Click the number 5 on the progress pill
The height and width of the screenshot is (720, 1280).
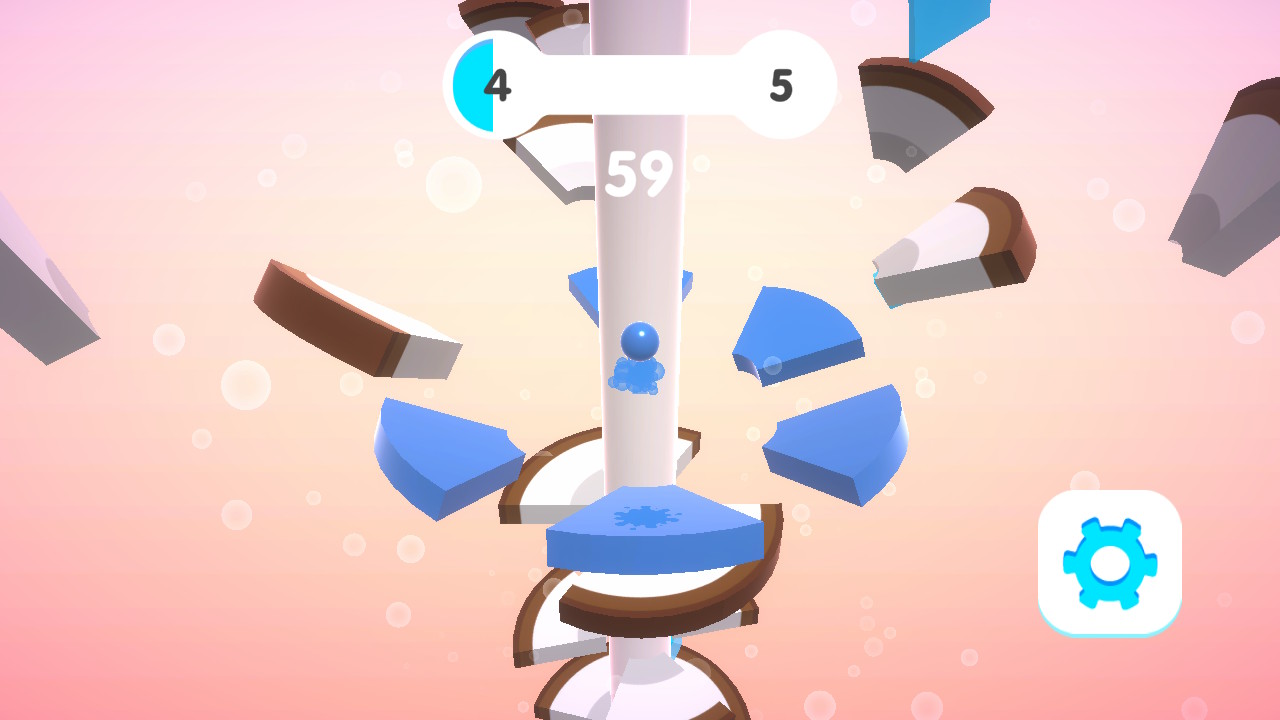coord(782,86)
